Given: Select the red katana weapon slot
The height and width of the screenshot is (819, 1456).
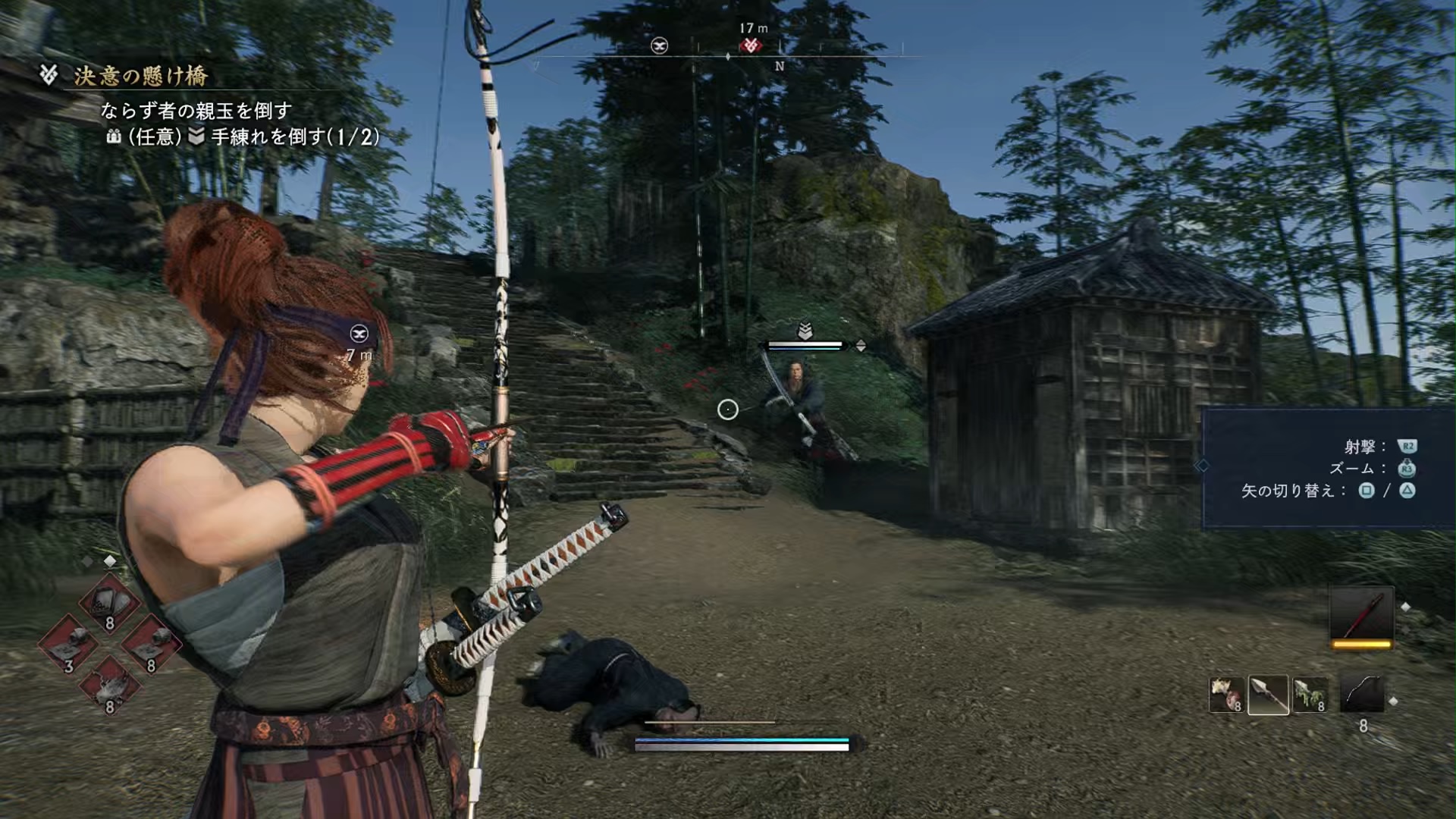Looking at the screenshot, I should [x=1361, y=616].
